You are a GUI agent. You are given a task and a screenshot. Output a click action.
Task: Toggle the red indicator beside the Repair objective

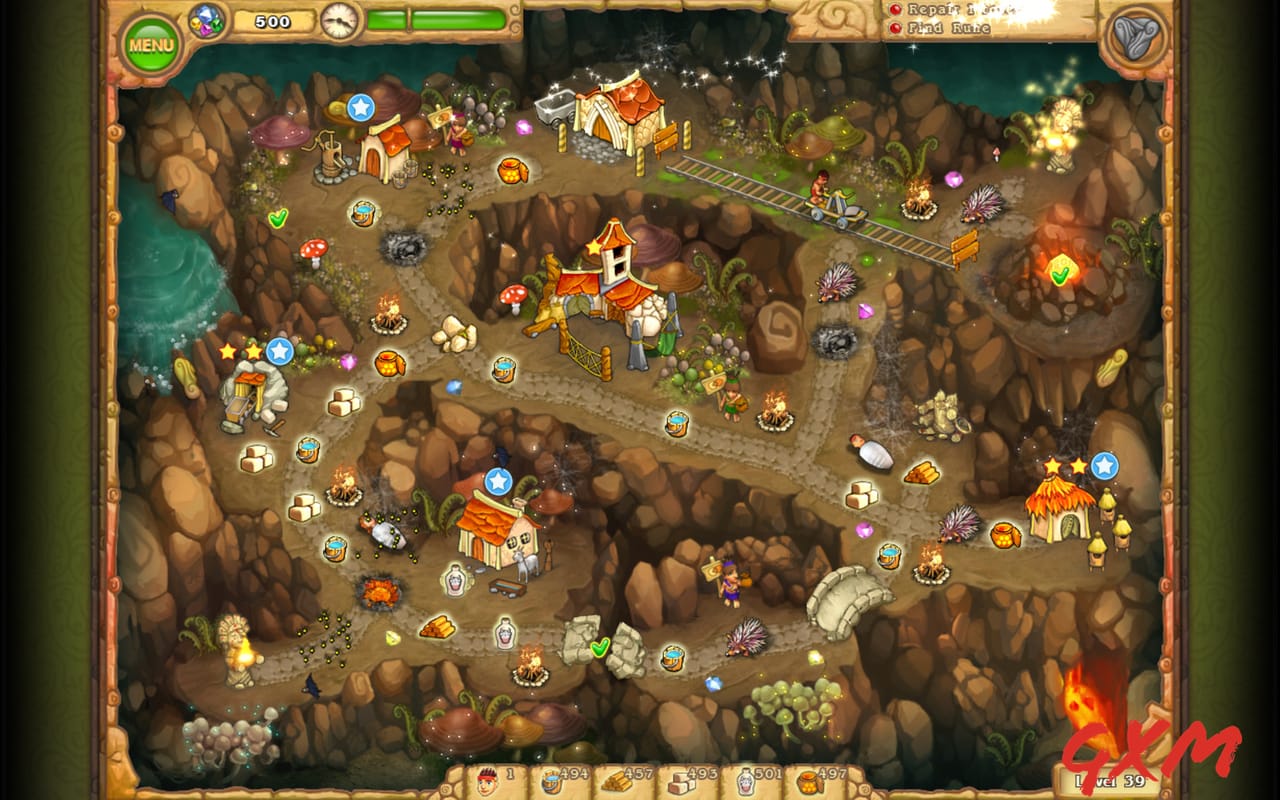click(x=896, y=9)
